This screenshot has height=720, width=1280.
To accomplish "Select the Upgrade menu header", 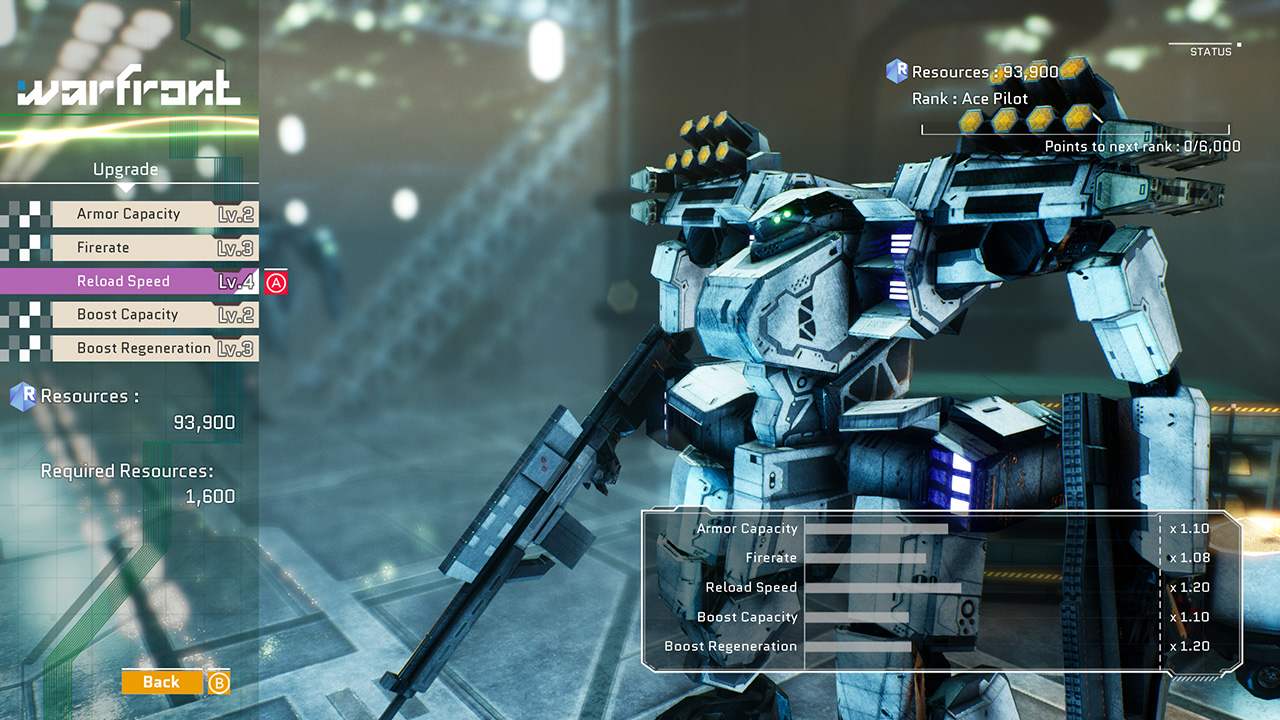I will (x=124, y=169).
